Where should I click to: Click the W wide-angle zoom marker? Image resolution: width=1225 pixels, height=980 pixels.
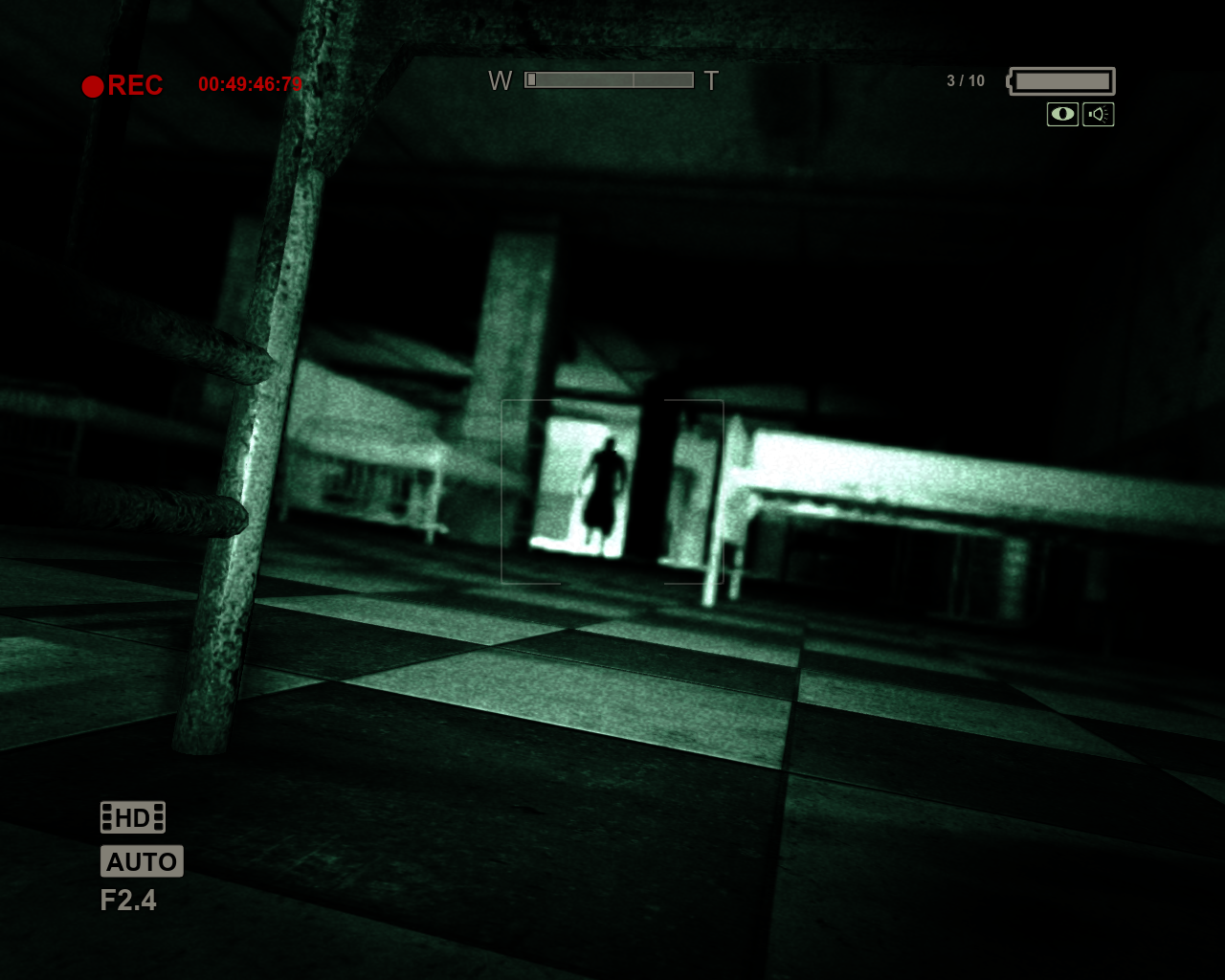[x=501, y=80]
